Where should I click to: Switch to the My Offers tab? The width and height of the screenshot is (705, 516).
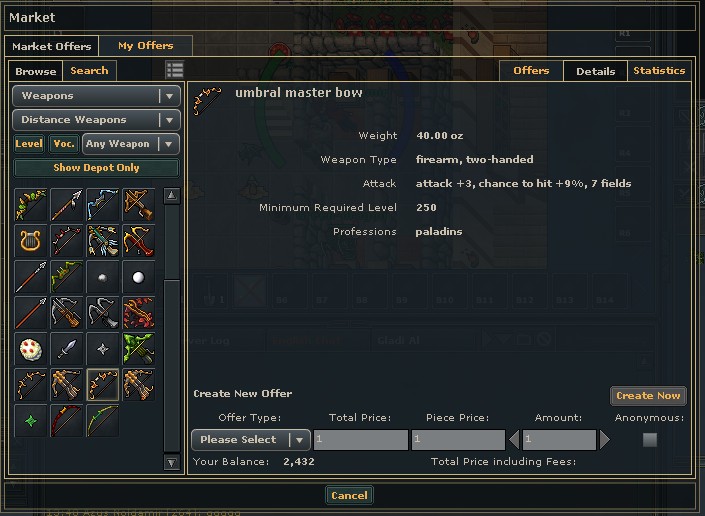(x=145, y=46)
